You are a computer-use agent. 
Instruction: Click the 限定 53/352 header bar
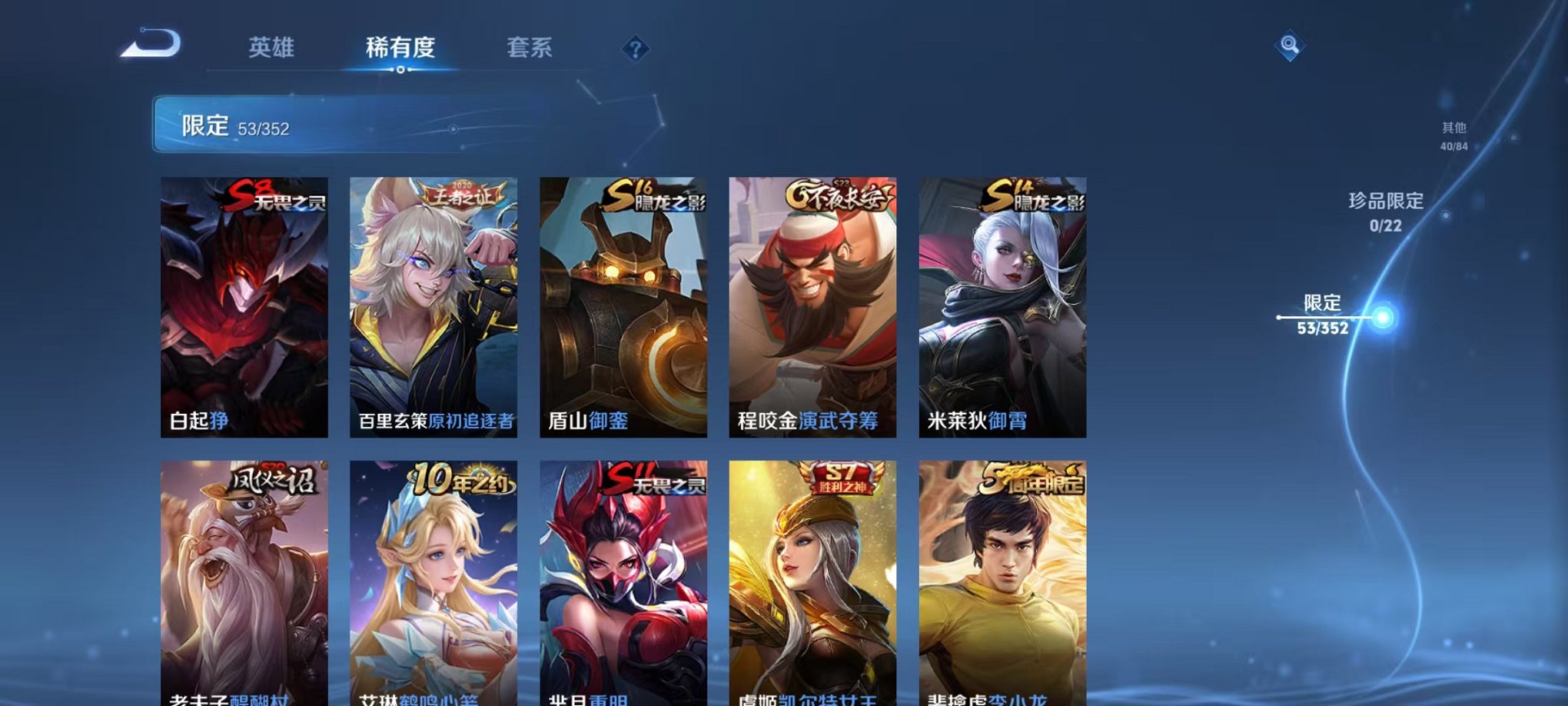click(307, 125)
